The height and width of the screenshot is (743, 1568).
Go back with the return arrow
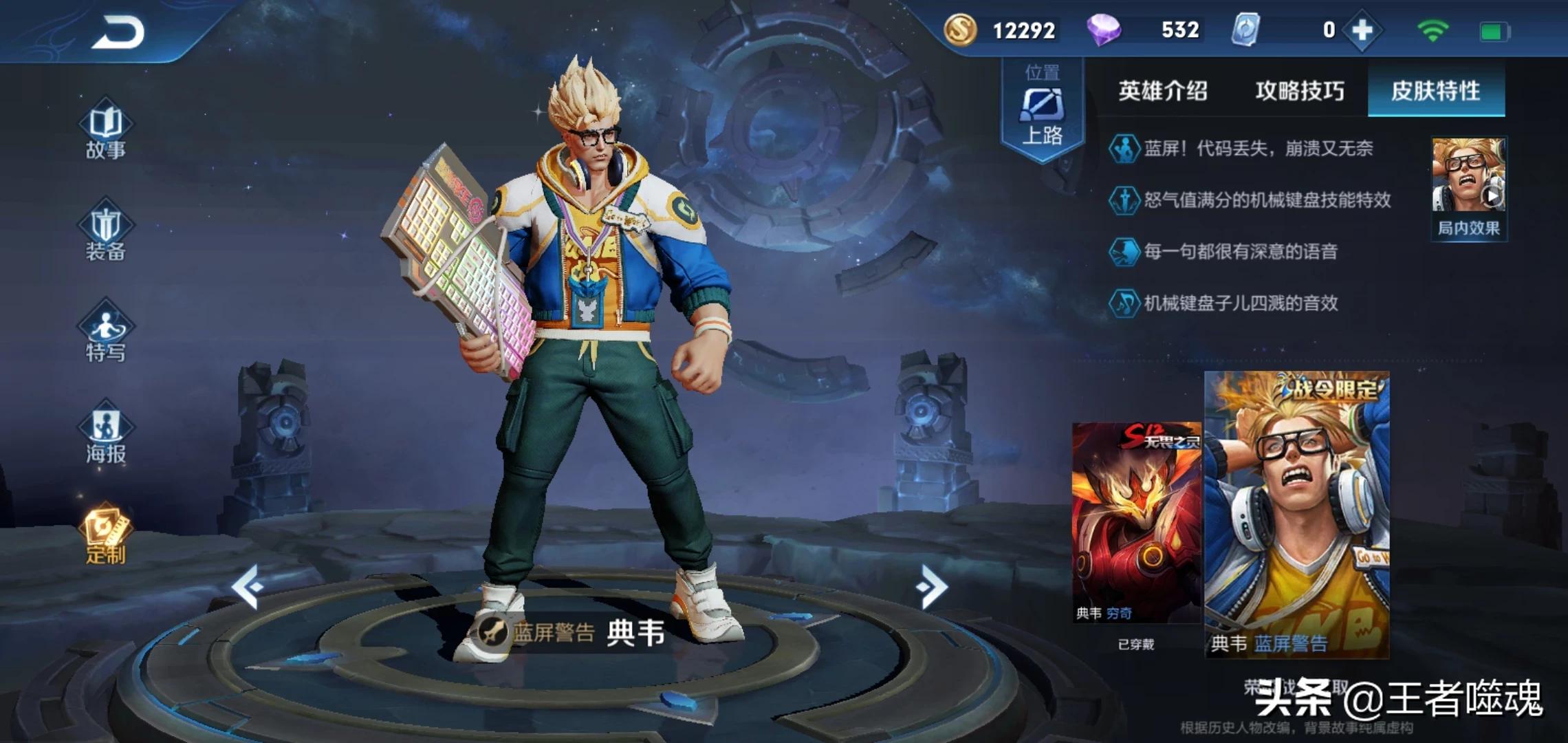tap(118, 32)
